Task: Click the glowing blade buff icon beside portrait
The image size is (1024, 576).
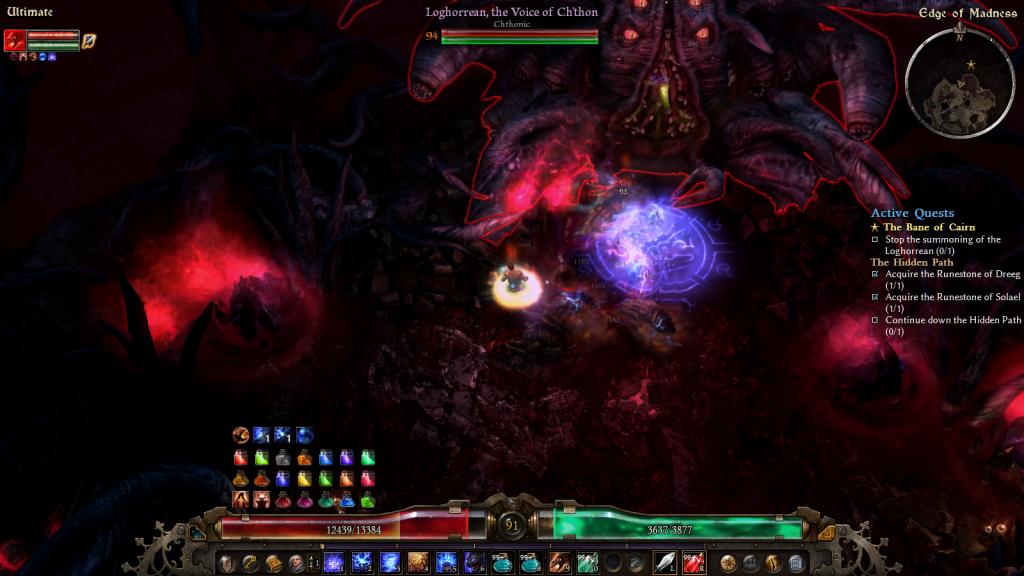Action: pos(89,40)
